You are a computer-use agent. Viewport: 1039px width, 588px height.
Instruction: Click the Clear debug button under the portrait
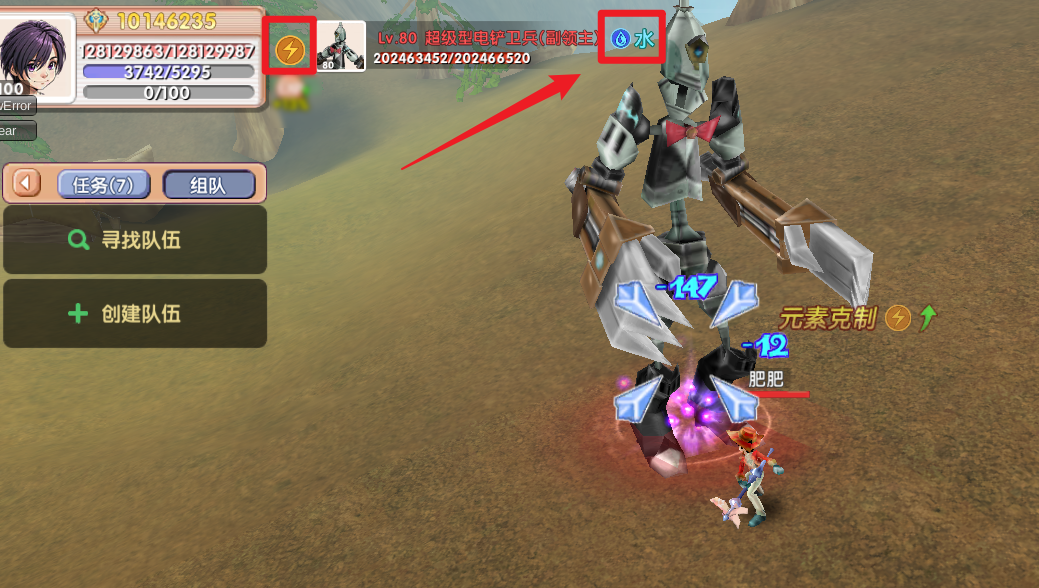point(17,130)
